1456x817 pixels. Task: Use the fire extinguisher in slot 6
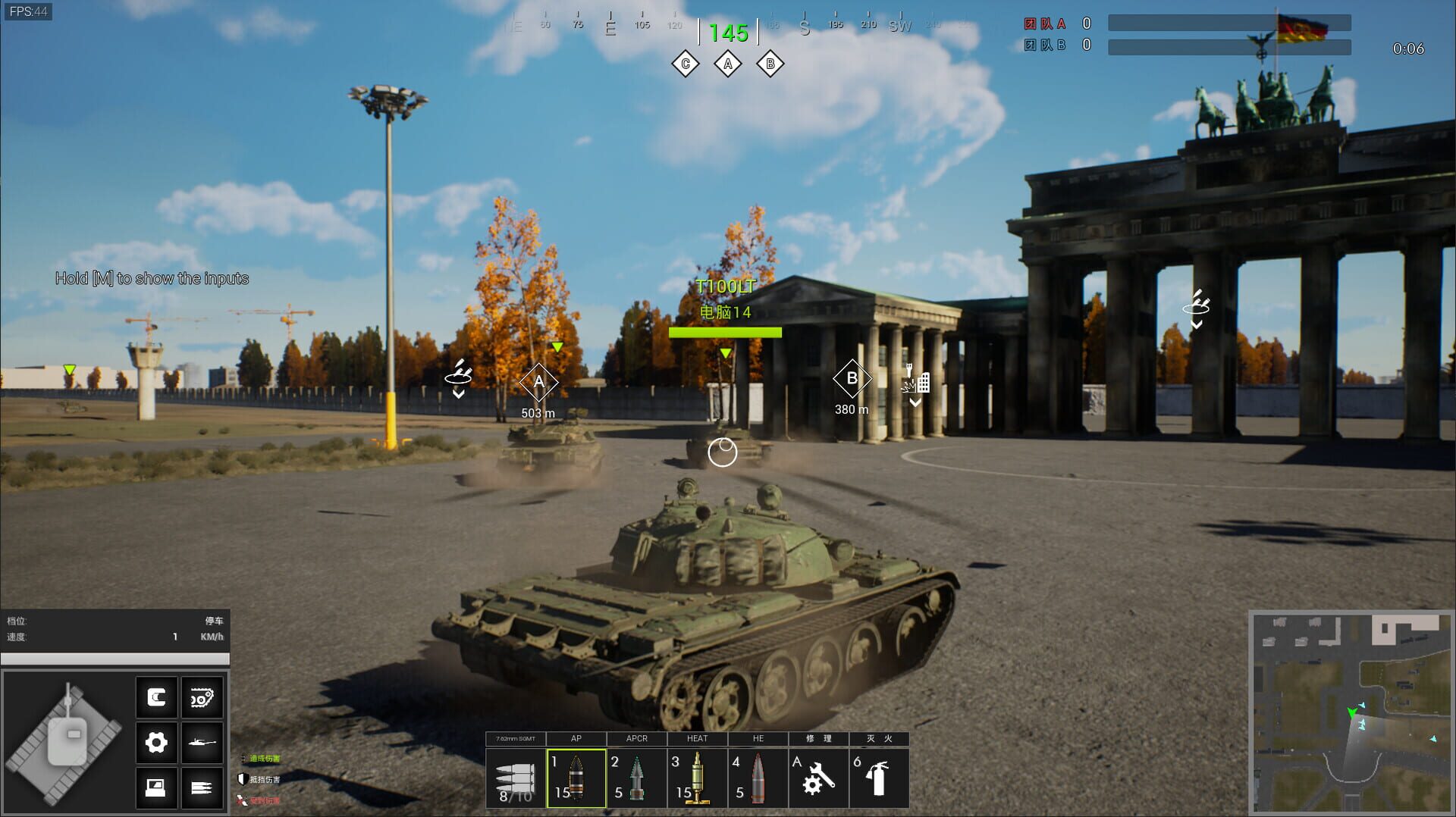[878, 778]
